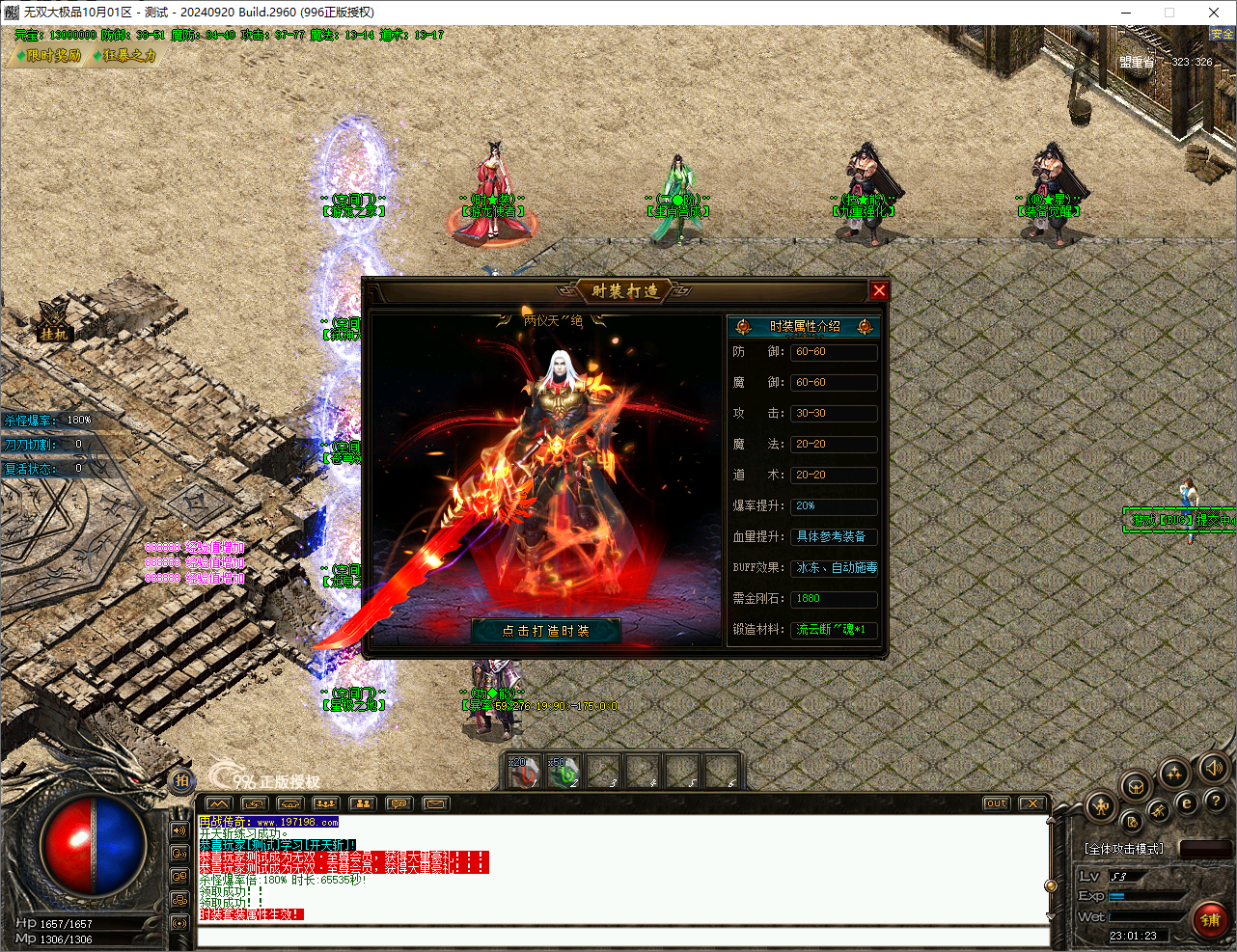Viewport: 1237px width, 952px height.
Task: Open the inventory bag icon
Action: tap(1135, 788)
